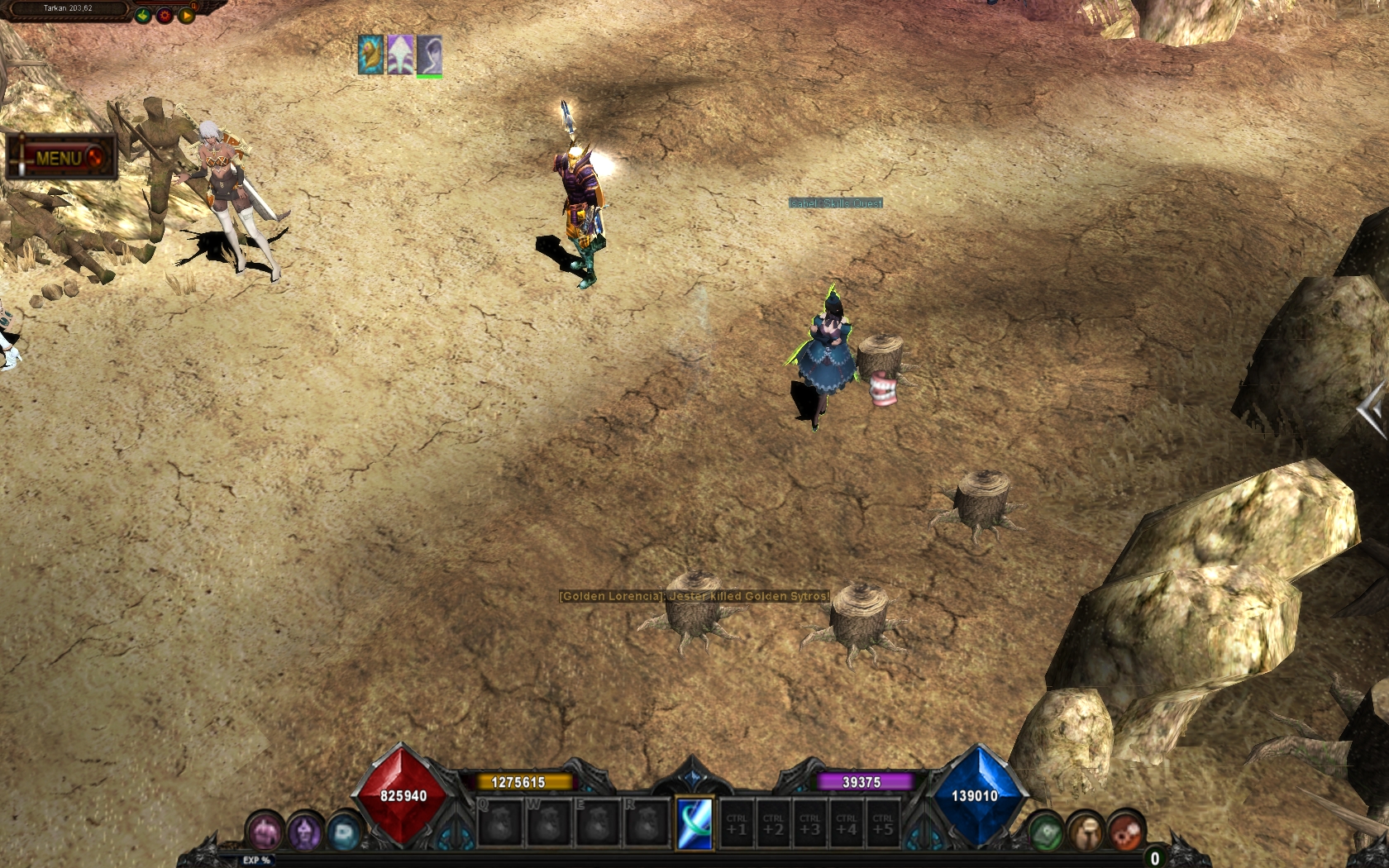Screen dimensions: 1389x868
Task: Activate the blue slash skill slot
Action: (x=694, y=823)
